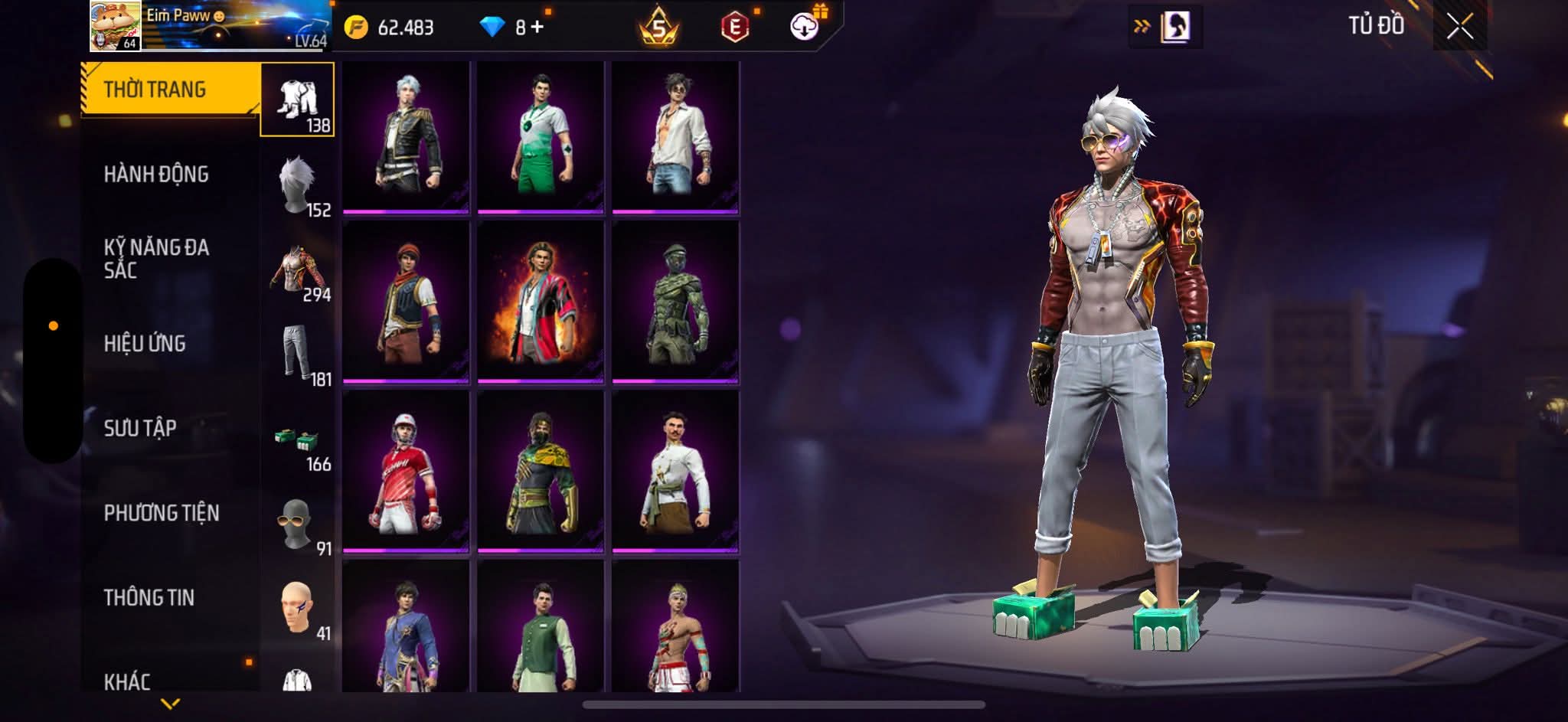The height and width of the screenshot is (722, 1568).
Task: Pick the face paint category showing 41
Action: point(297,609)
